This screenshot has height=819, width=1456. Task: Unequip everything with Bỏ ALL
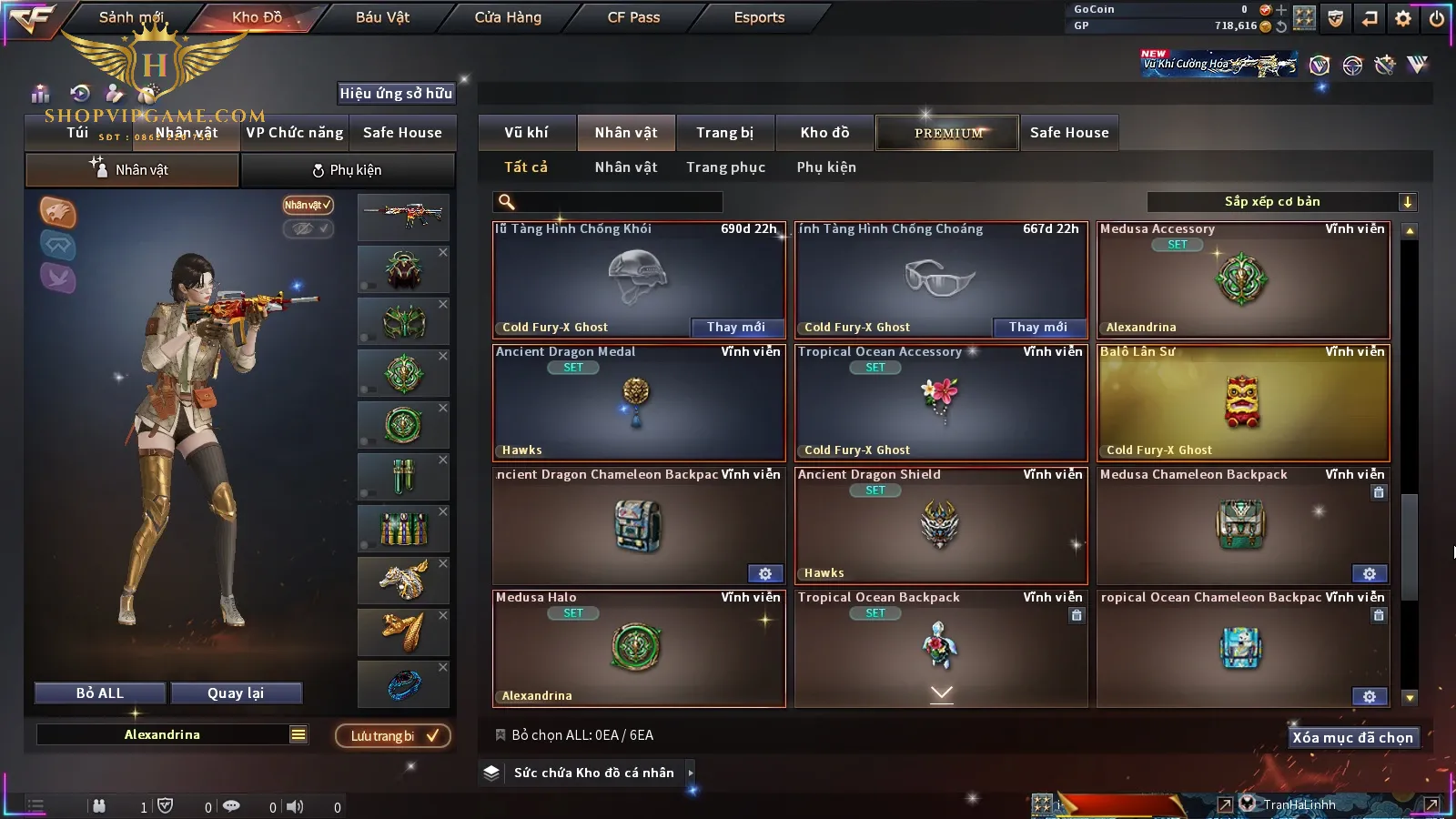coord(100,693)
